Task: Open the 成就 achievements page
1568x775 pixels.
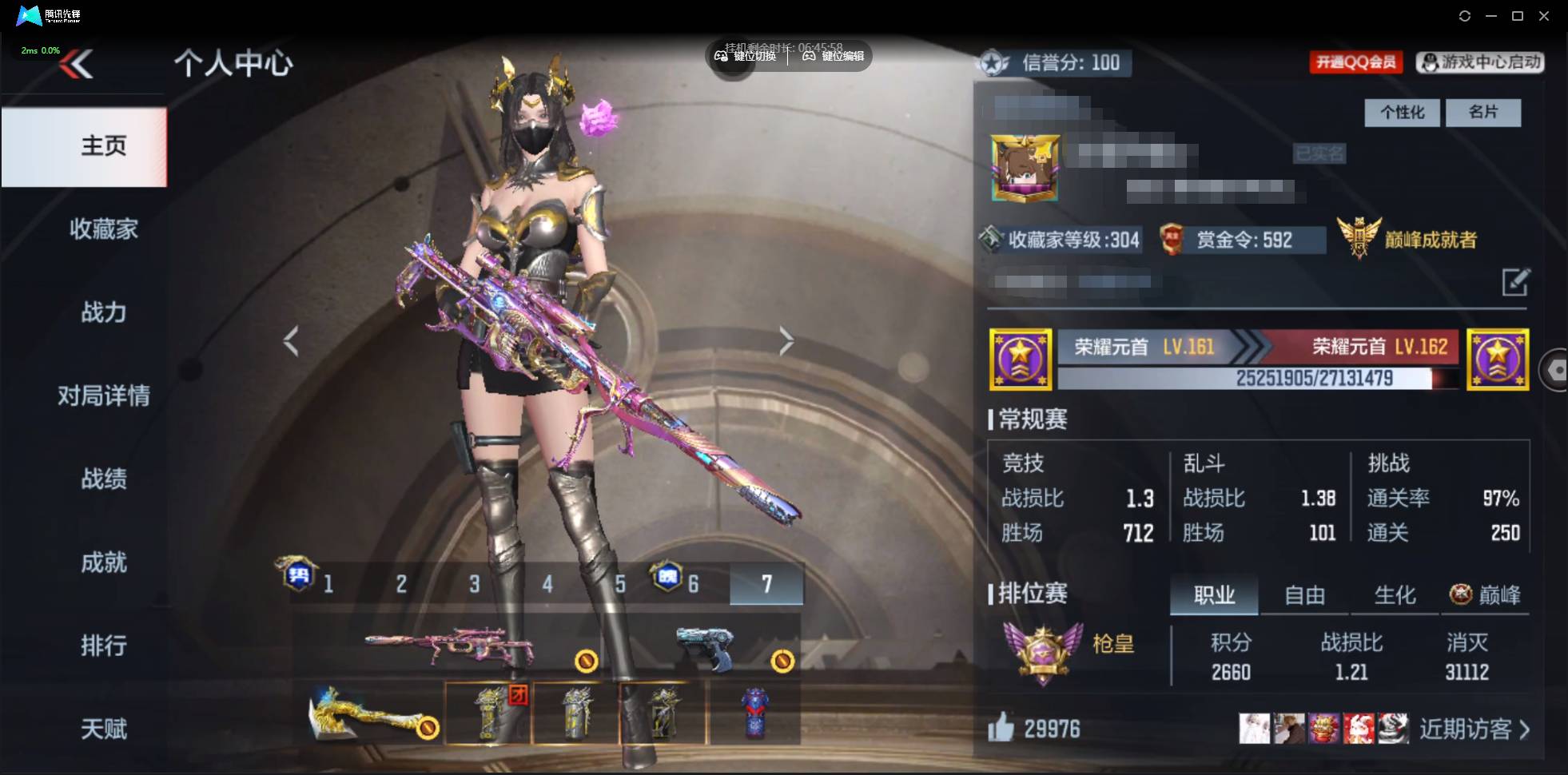Action: pos(103,562)
